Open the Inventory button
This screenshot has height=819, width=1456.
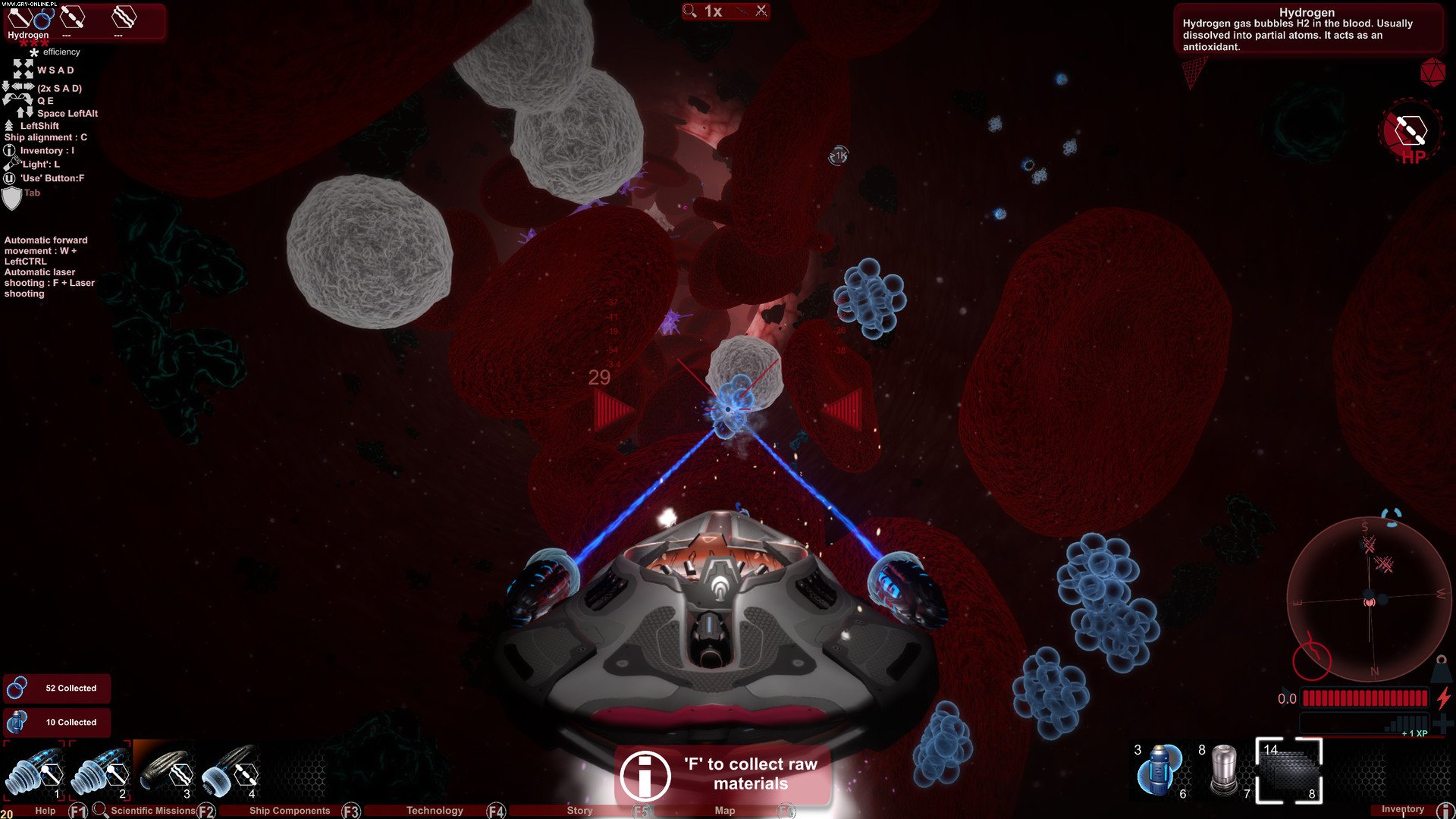pos(1403,810)
